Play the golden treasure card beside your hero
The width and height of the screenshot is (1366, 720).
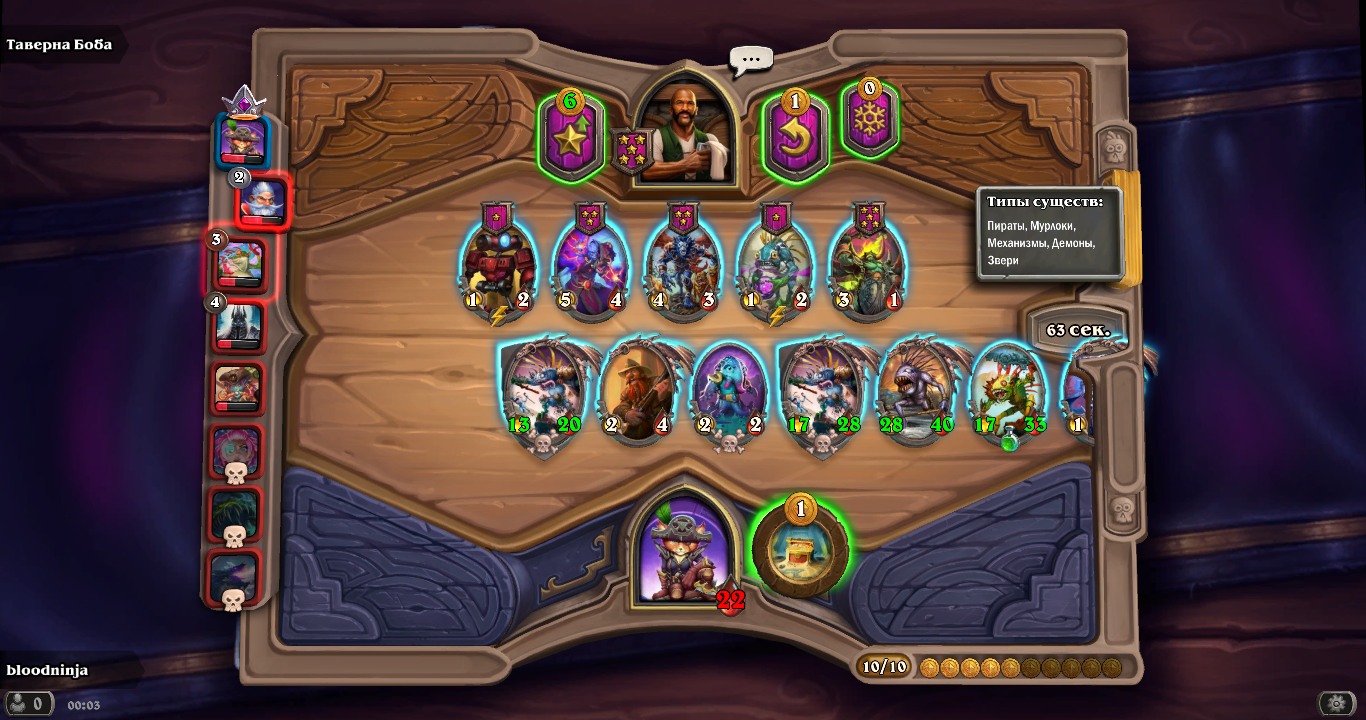click(x=799, y=553)
